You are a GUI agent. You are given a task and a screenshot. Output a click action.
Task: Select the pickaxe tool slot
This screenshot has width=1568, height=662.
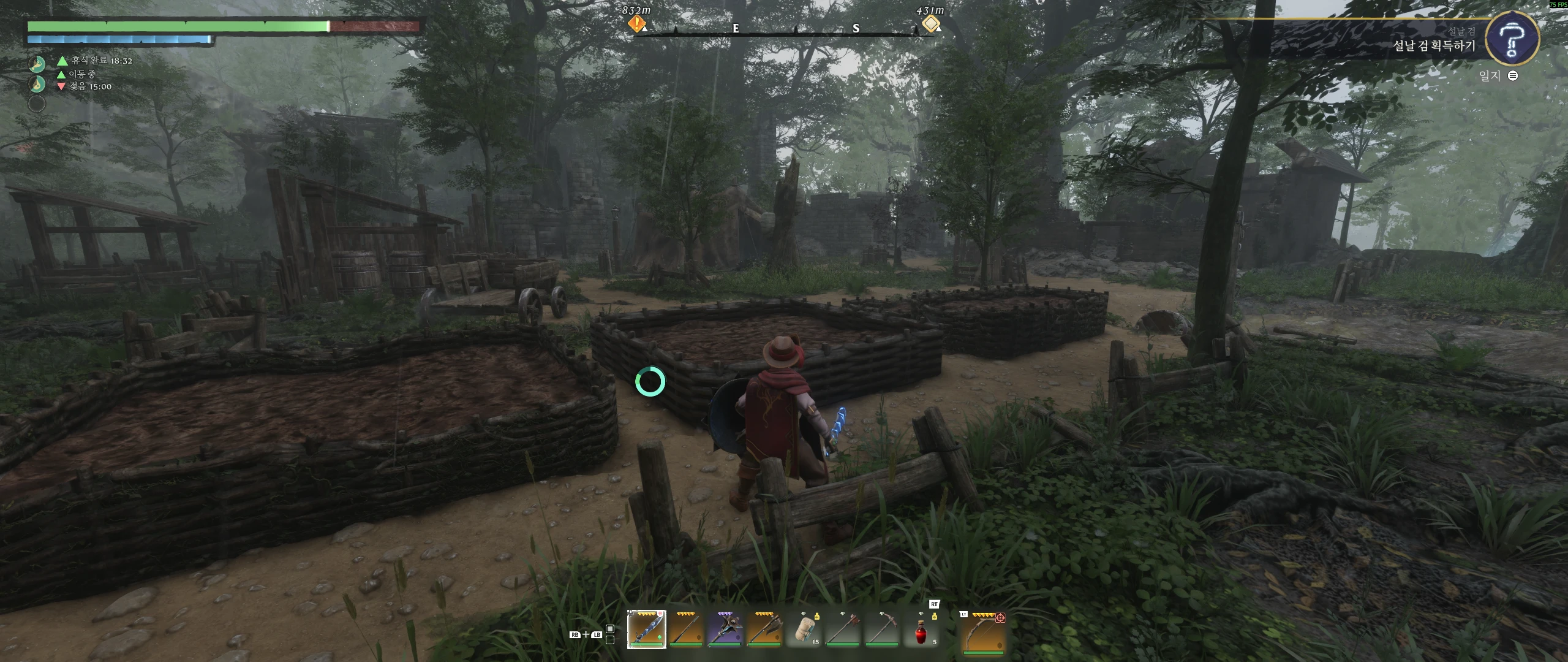[x=882, y=629]
